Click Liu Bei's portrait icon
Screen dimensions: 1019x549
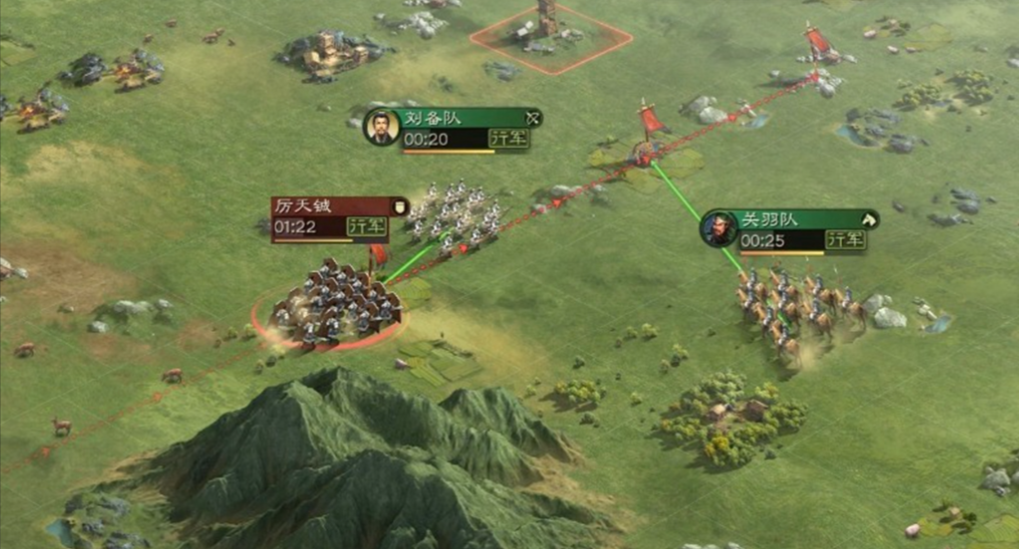(x=381, y=127)
